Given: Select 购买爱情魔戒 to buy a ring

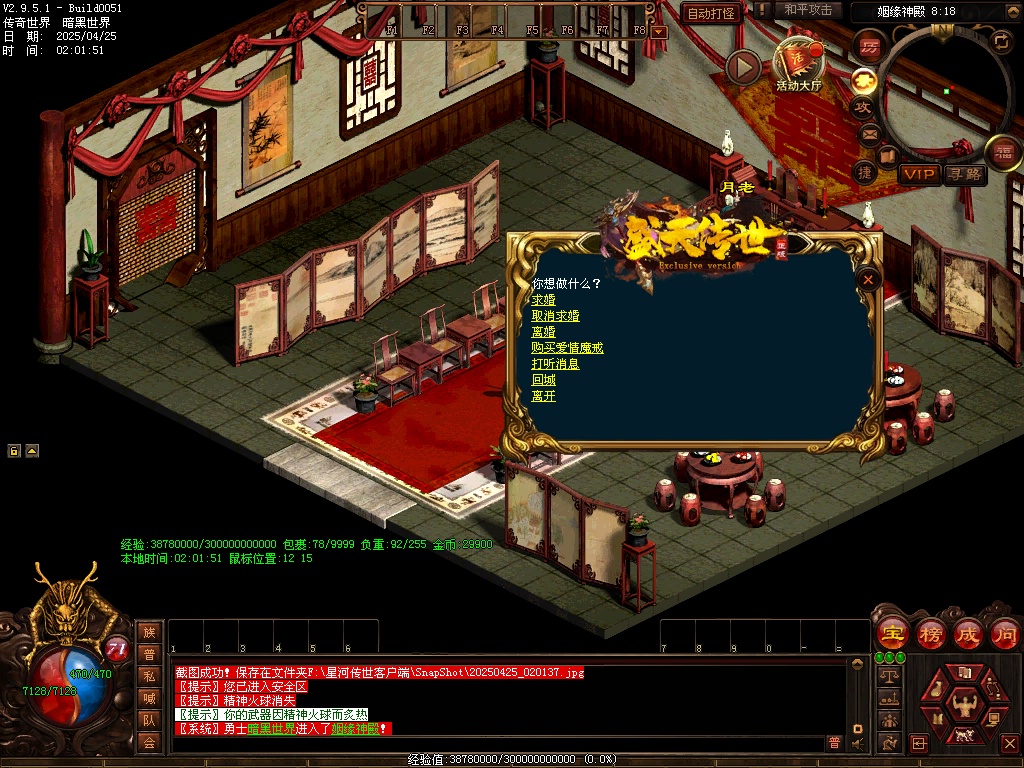Looking at the screenshot, I should click(567, 348).
